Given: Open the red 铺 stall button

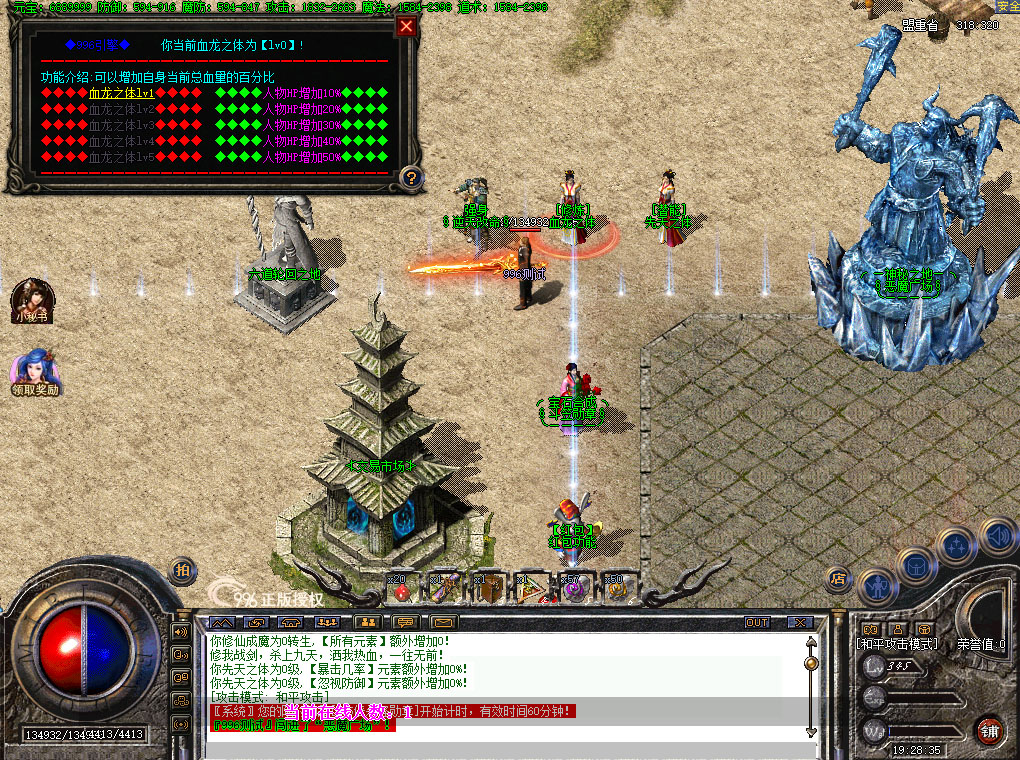Looking at the screenshot, I should [989, 728].
